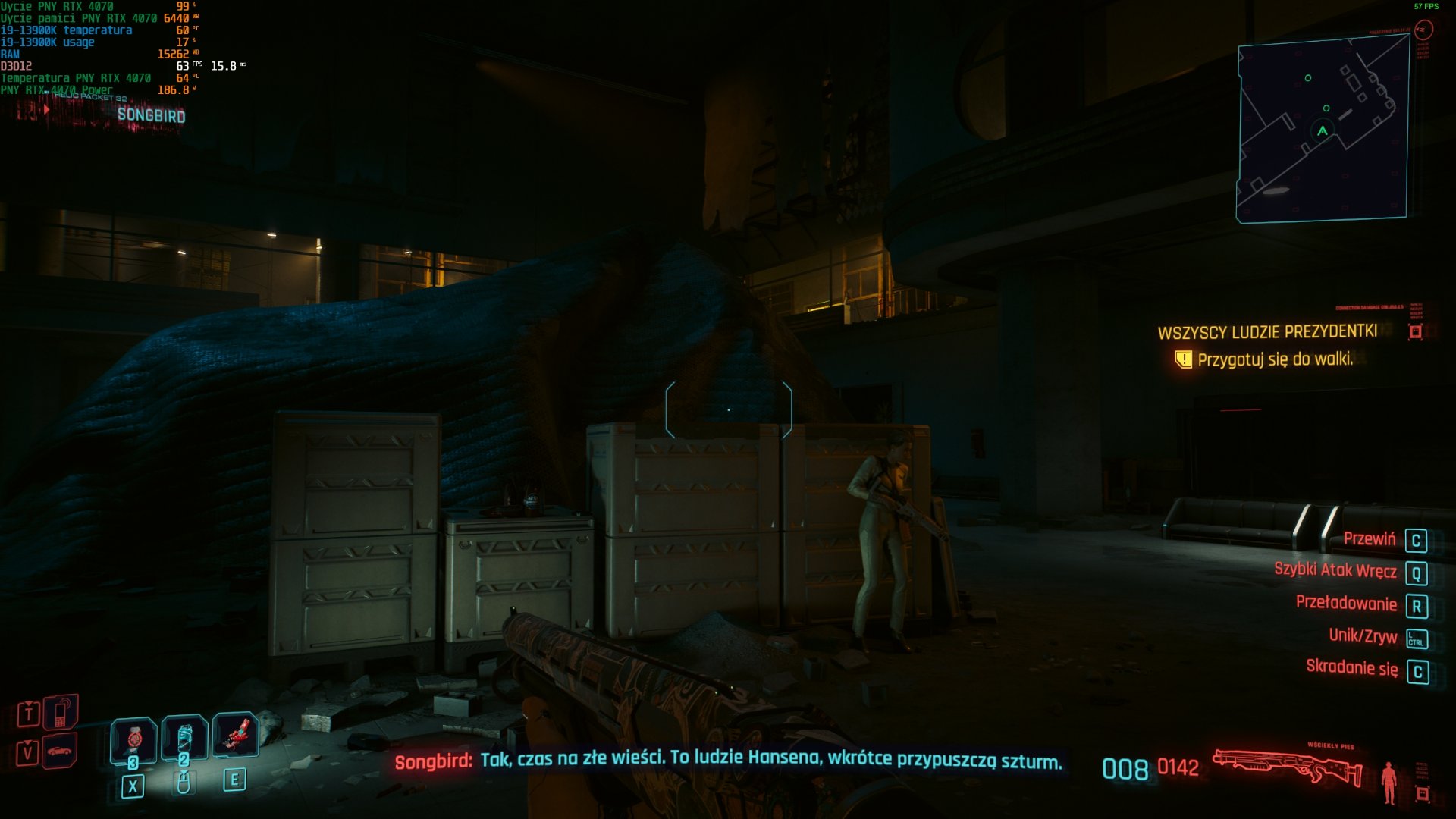Select the Wściekły Pies shotgun icon
Viewport: 1456px width, 819px height.
(1287, 768)
